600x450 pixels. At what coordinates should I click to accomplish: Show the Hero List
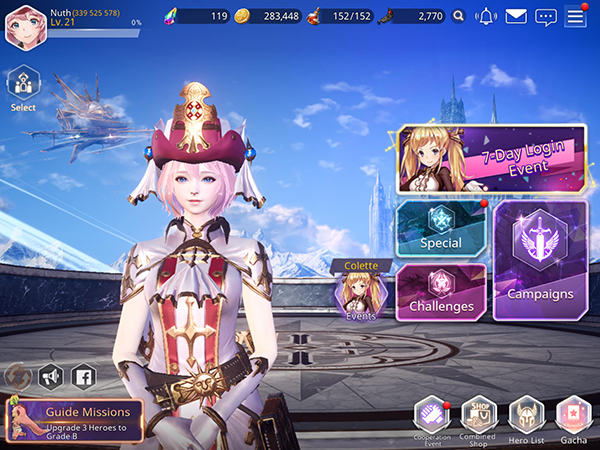pos(525,418)
